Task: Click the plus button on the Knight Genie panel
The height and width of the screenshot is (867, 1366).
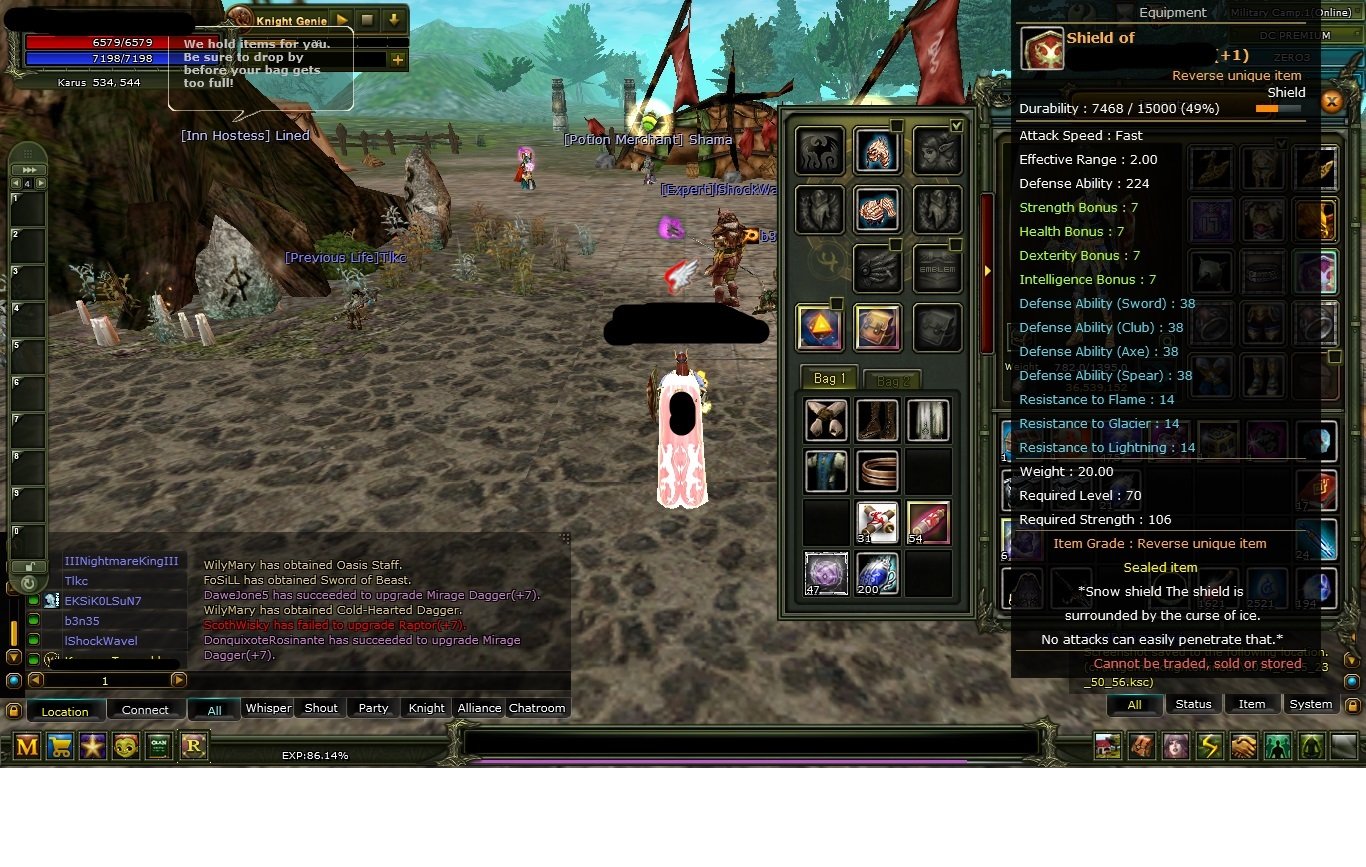Action: click(x=398, y=60)
